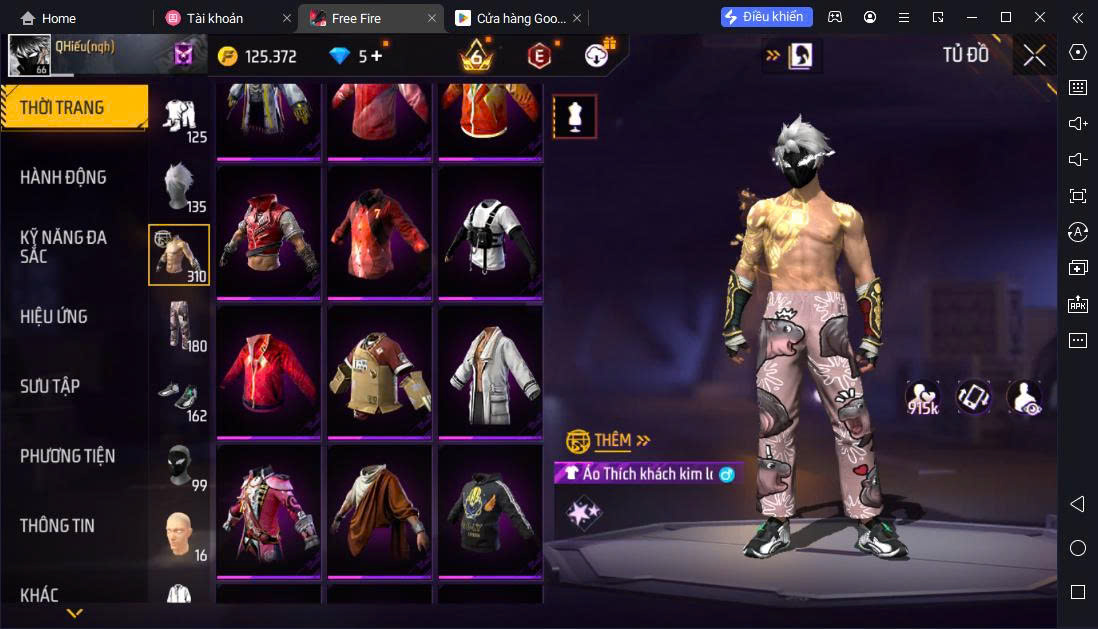Add diamonds using the plus button
The width and height of the screenshot is (1098, 629).
376,56
